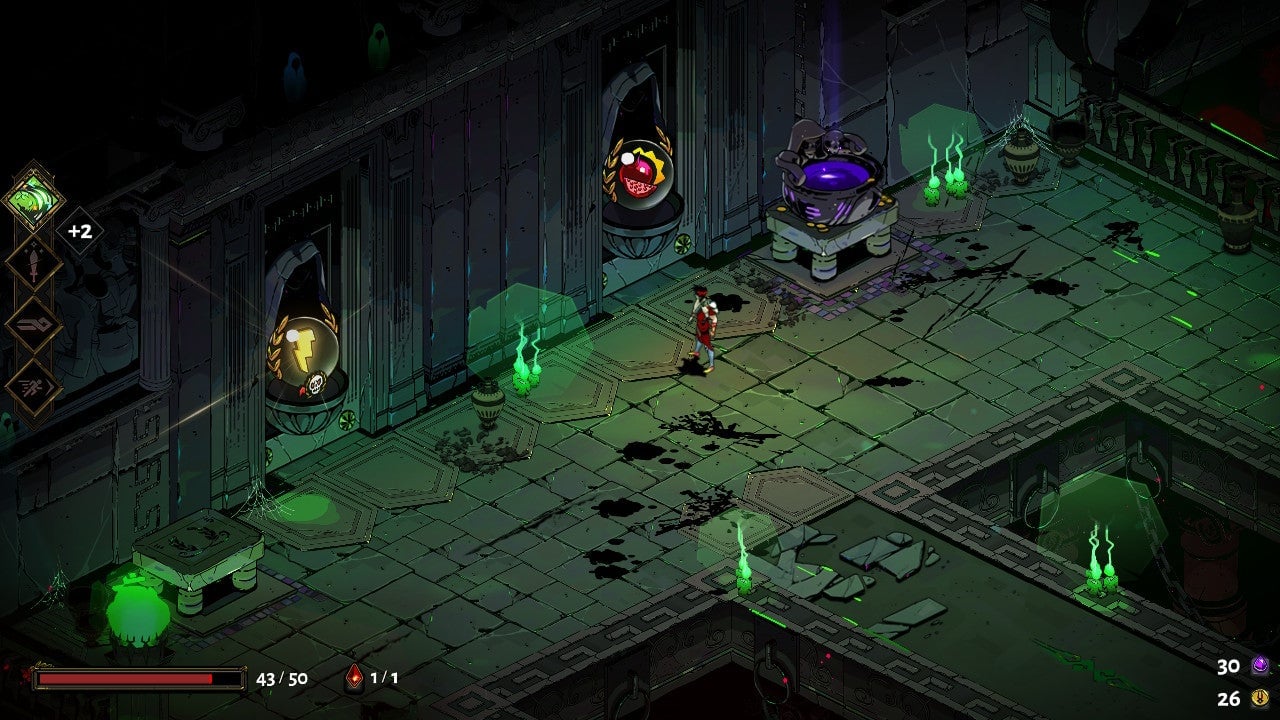Select the empty Cast slot icon
Viewport: 1280px width, 720px height.
click(32, 325)
